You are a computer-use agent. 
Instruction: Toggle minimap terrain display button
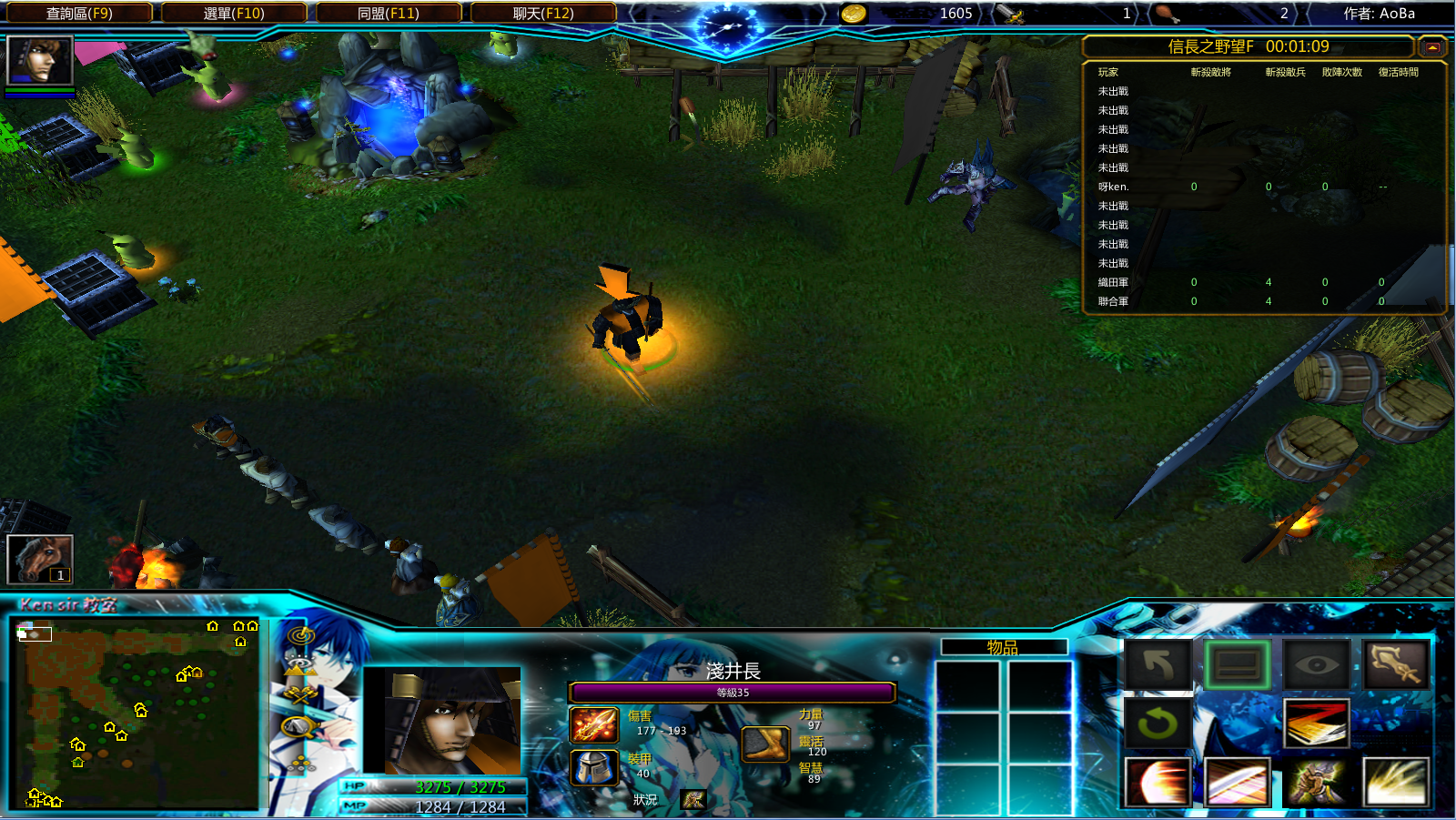(x=299, y=665)
